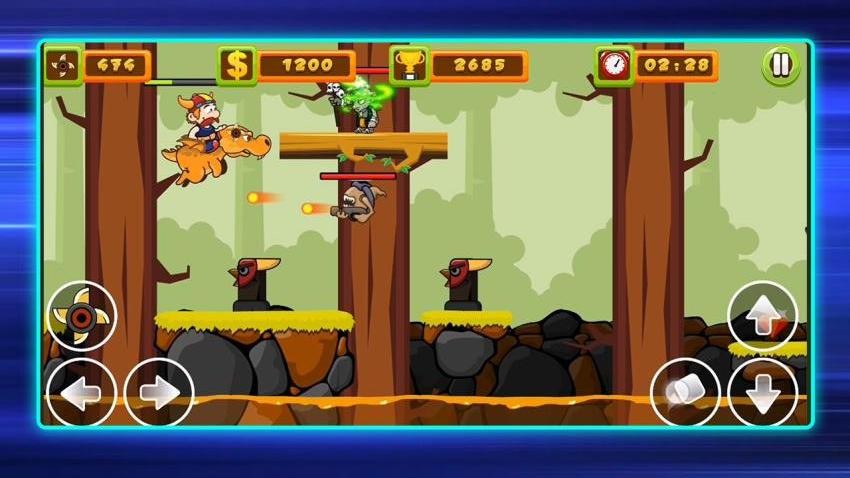The height and width of the screenshot is (478, 850).
Task: Tap the right arrow move button
Action: point(159,391)
